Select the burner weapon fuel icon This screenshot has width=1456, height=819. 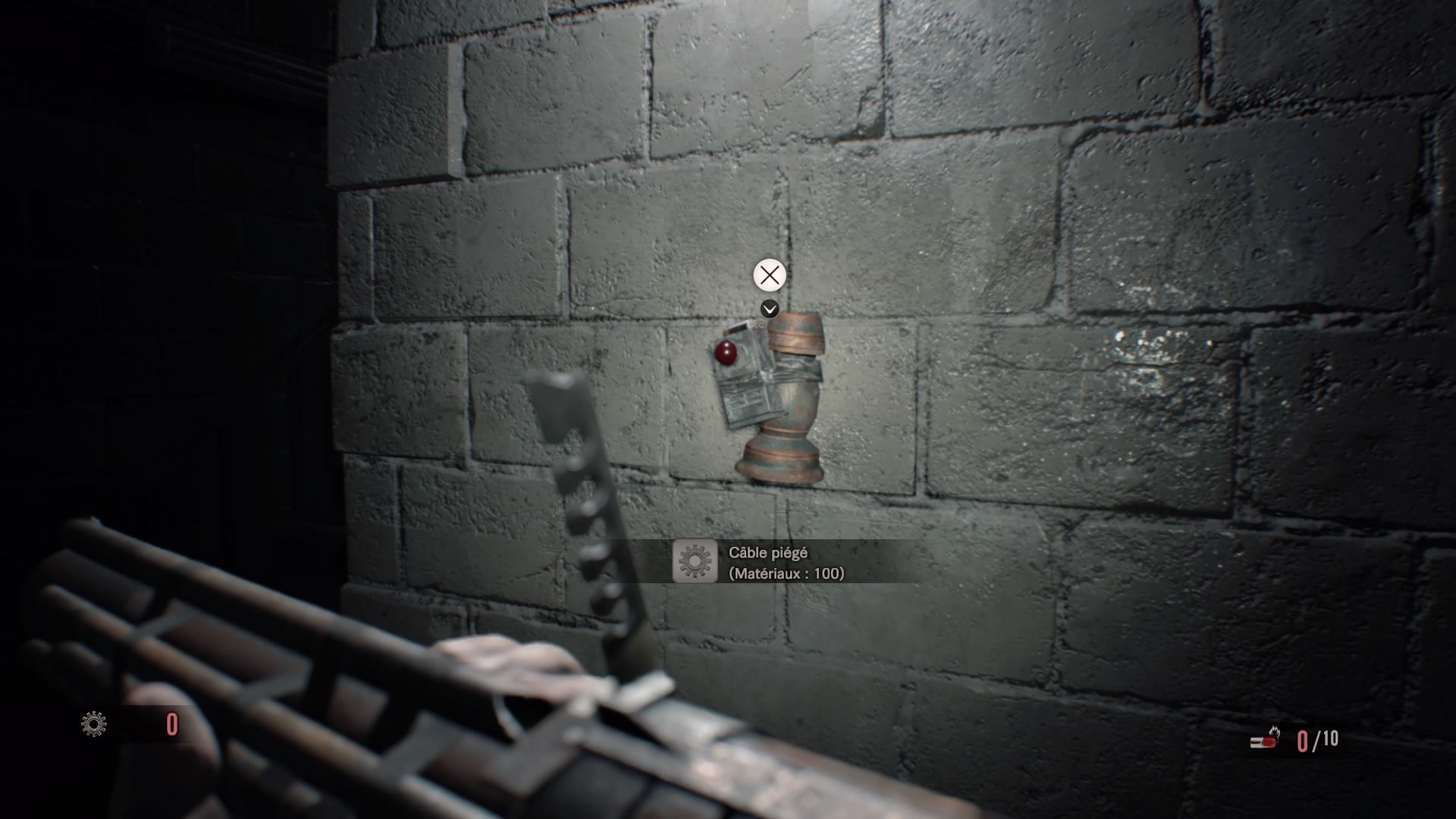point(1265,738)
